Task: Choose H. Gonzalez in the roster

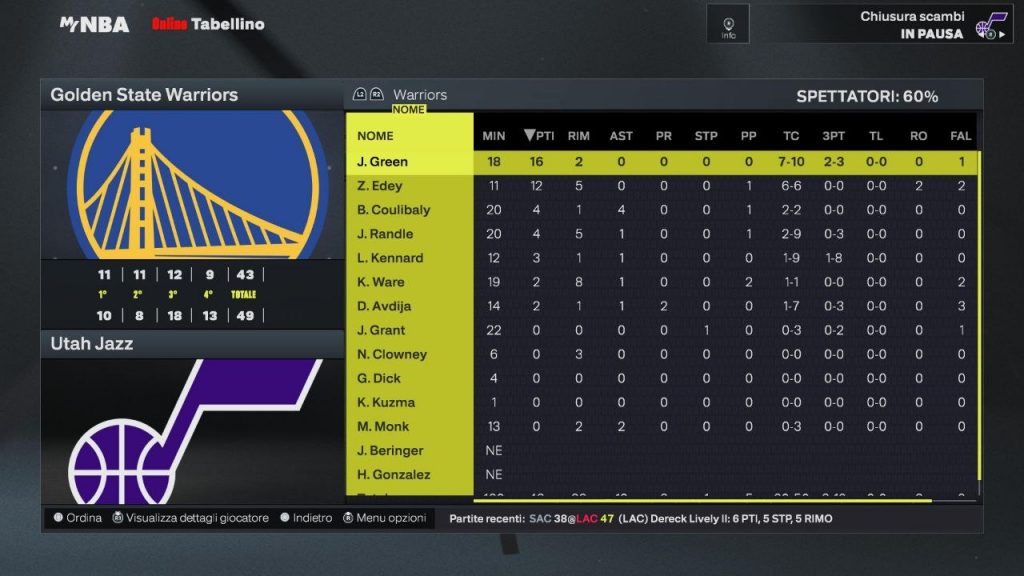Action: 391,474
